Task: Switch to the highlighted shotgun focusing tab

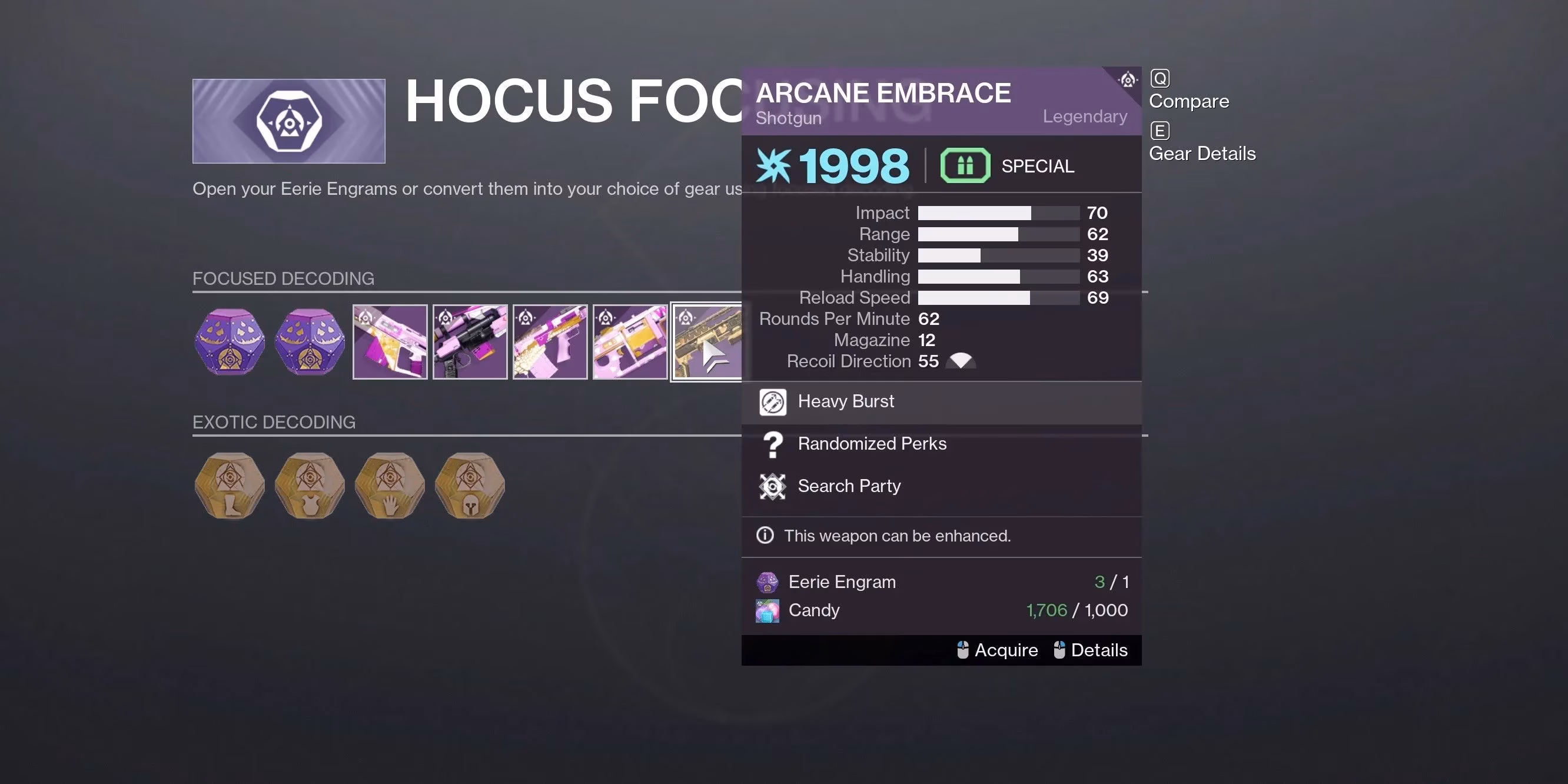Action: (x=708, y=341)
